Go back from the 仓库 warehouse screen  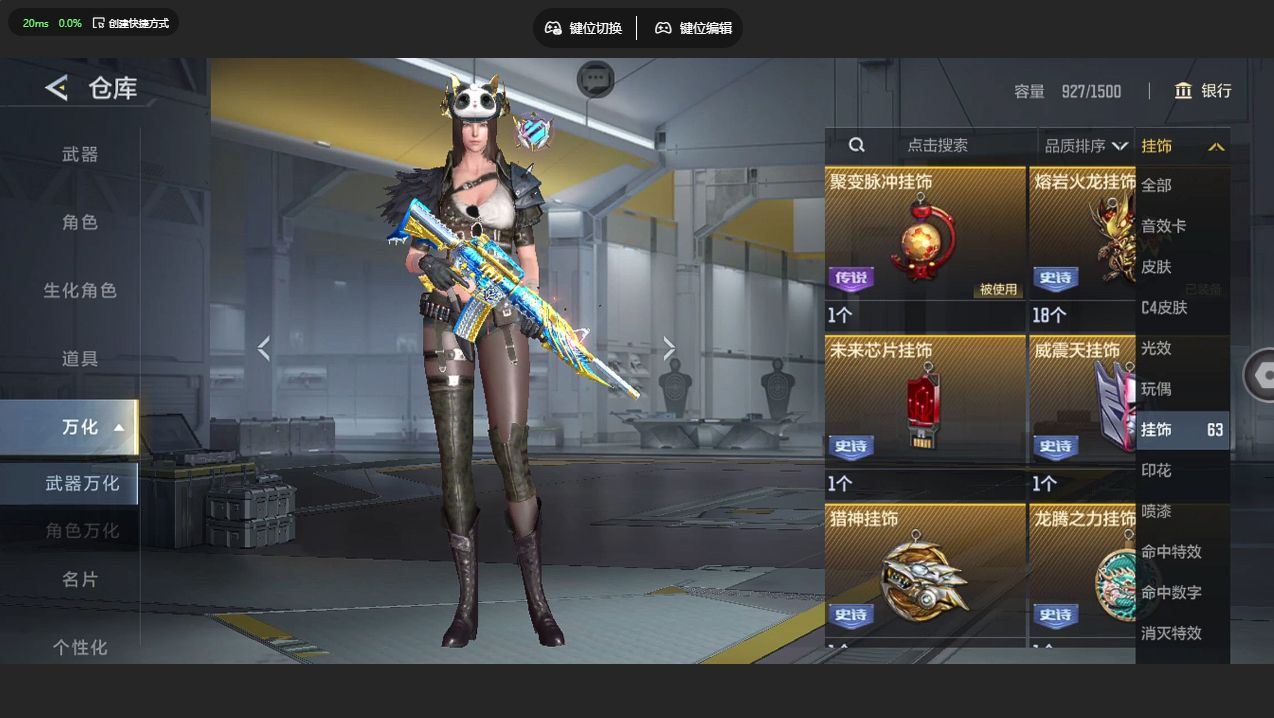pos(56,89)
